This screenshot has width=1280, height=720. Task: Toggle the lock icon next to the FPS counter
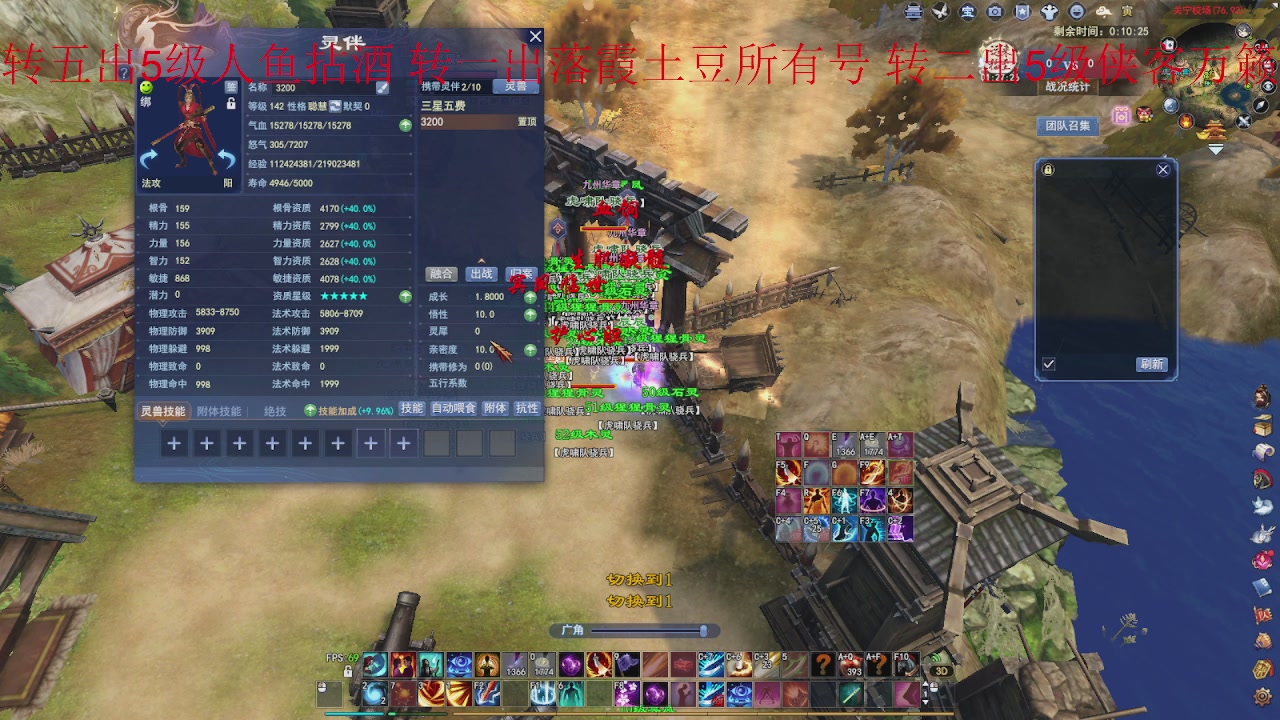point(348,671)
